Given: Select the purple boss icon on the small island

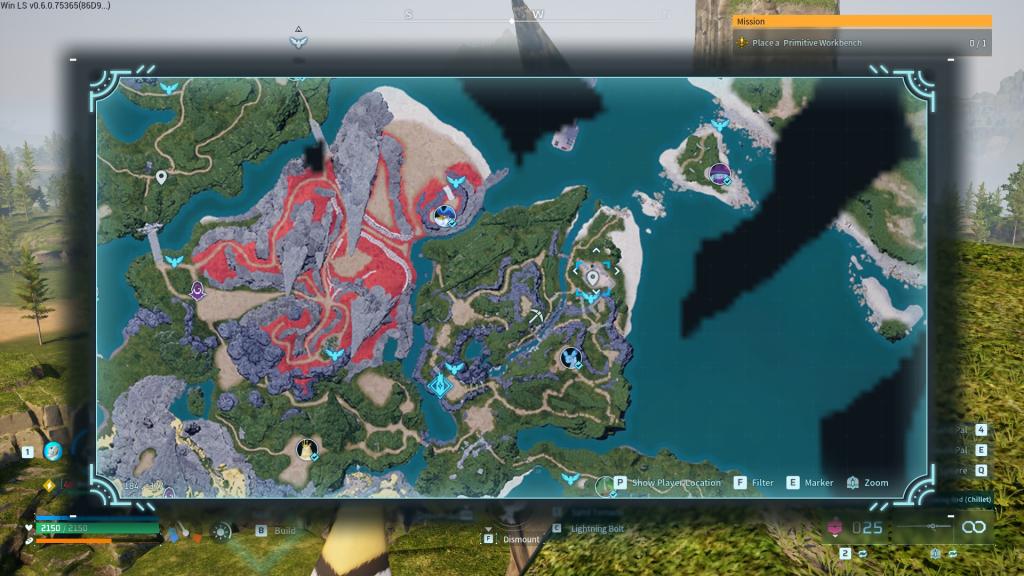Looking at the screenshot, I should [x=718, y=174].
